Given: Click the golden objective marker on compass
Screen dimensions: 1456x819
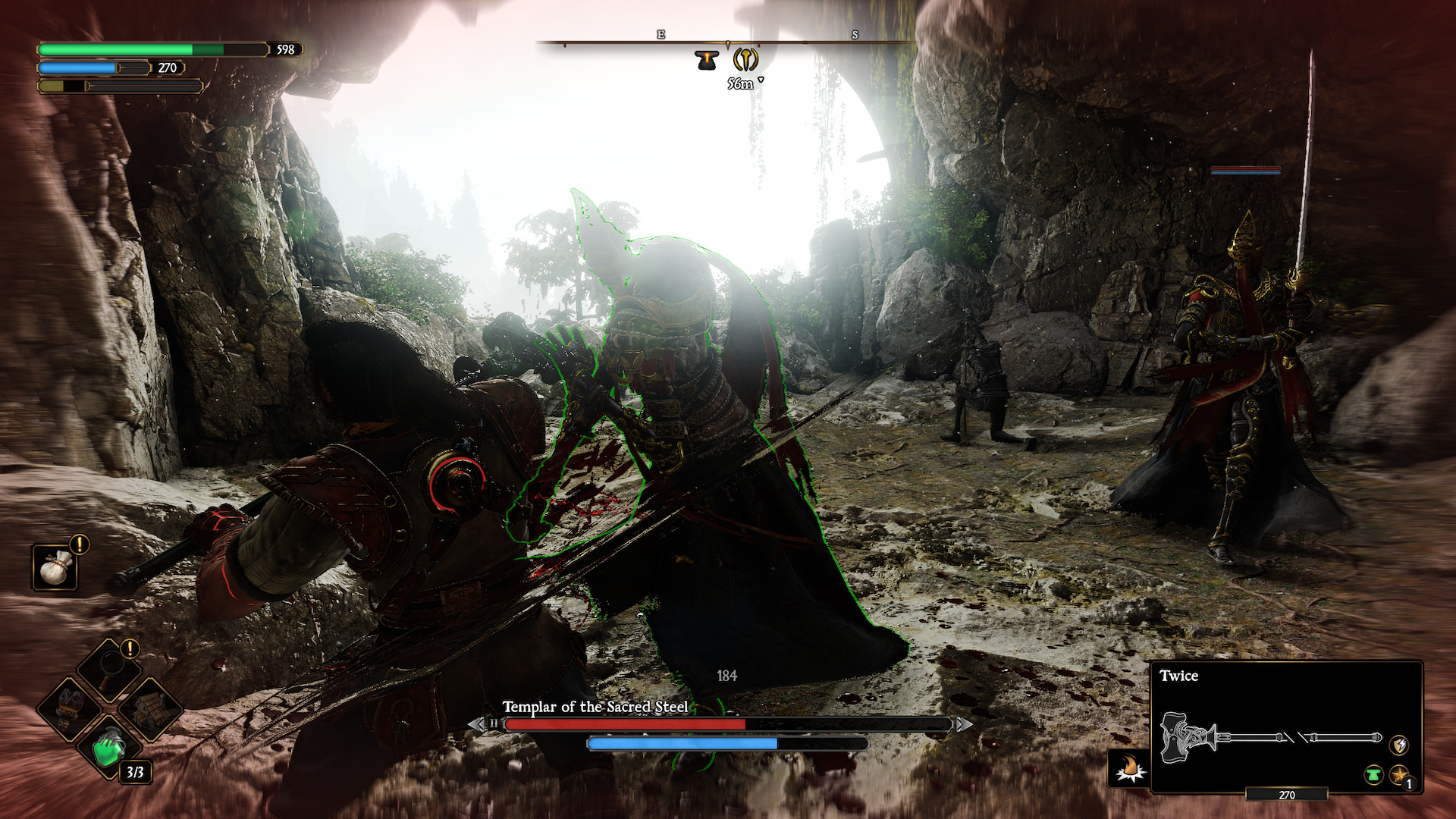Looking at the screenshot, I should point(746,60).
